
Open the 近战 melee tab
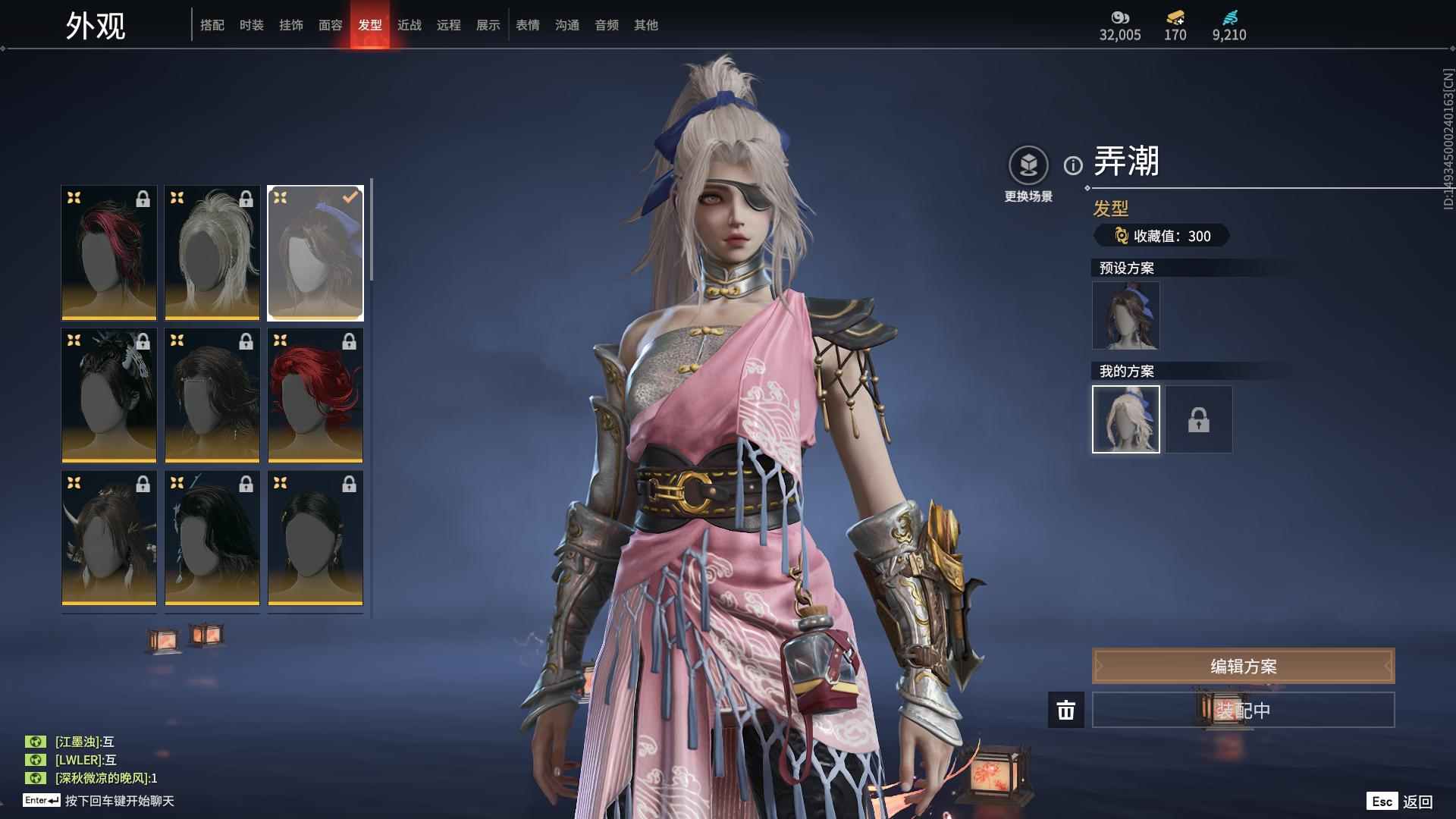409,25
